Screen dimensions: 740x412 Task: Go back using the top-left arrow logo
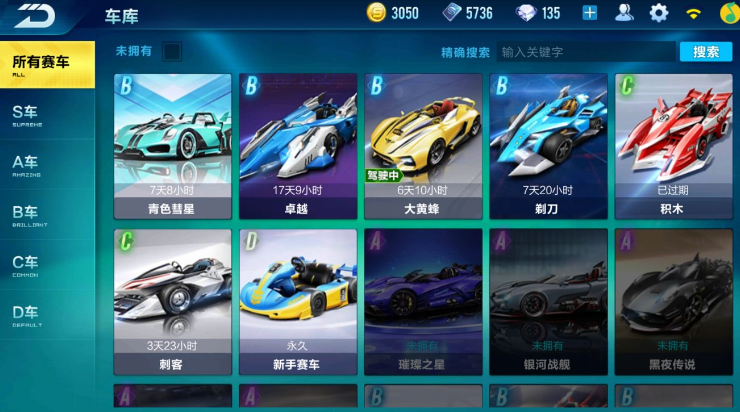pos(34,15)
